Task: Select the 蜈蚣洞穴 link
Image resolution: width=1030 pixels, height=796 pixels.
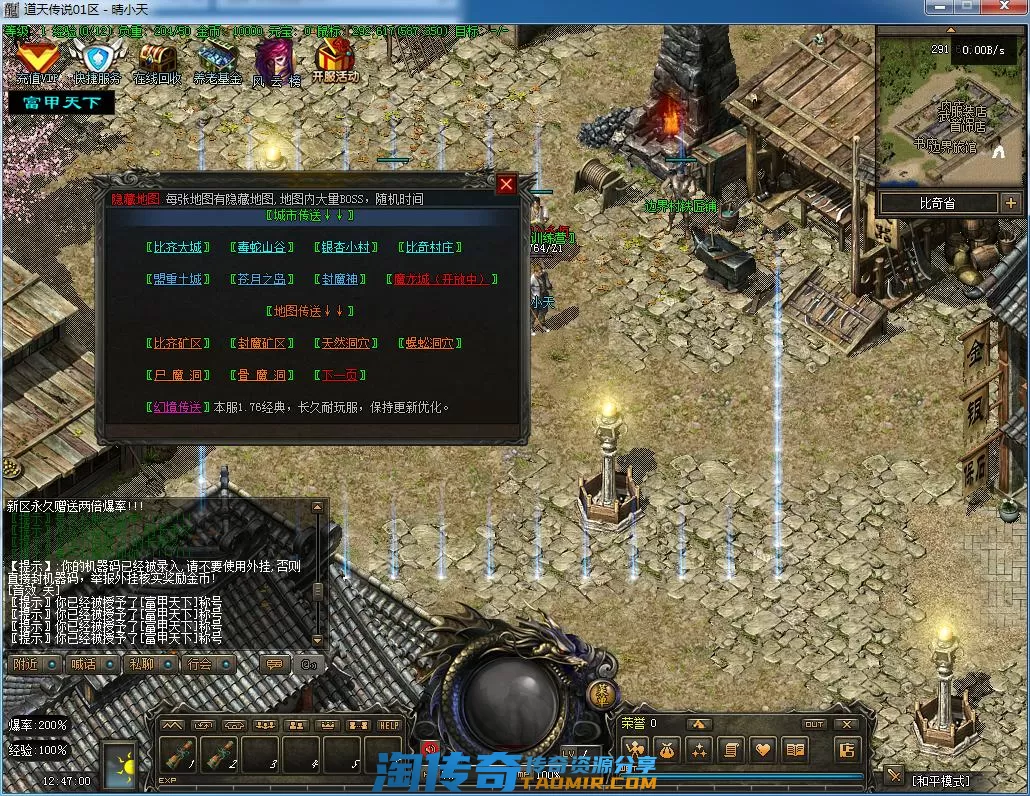Action: pyautogui.click(x=430, y=343)
